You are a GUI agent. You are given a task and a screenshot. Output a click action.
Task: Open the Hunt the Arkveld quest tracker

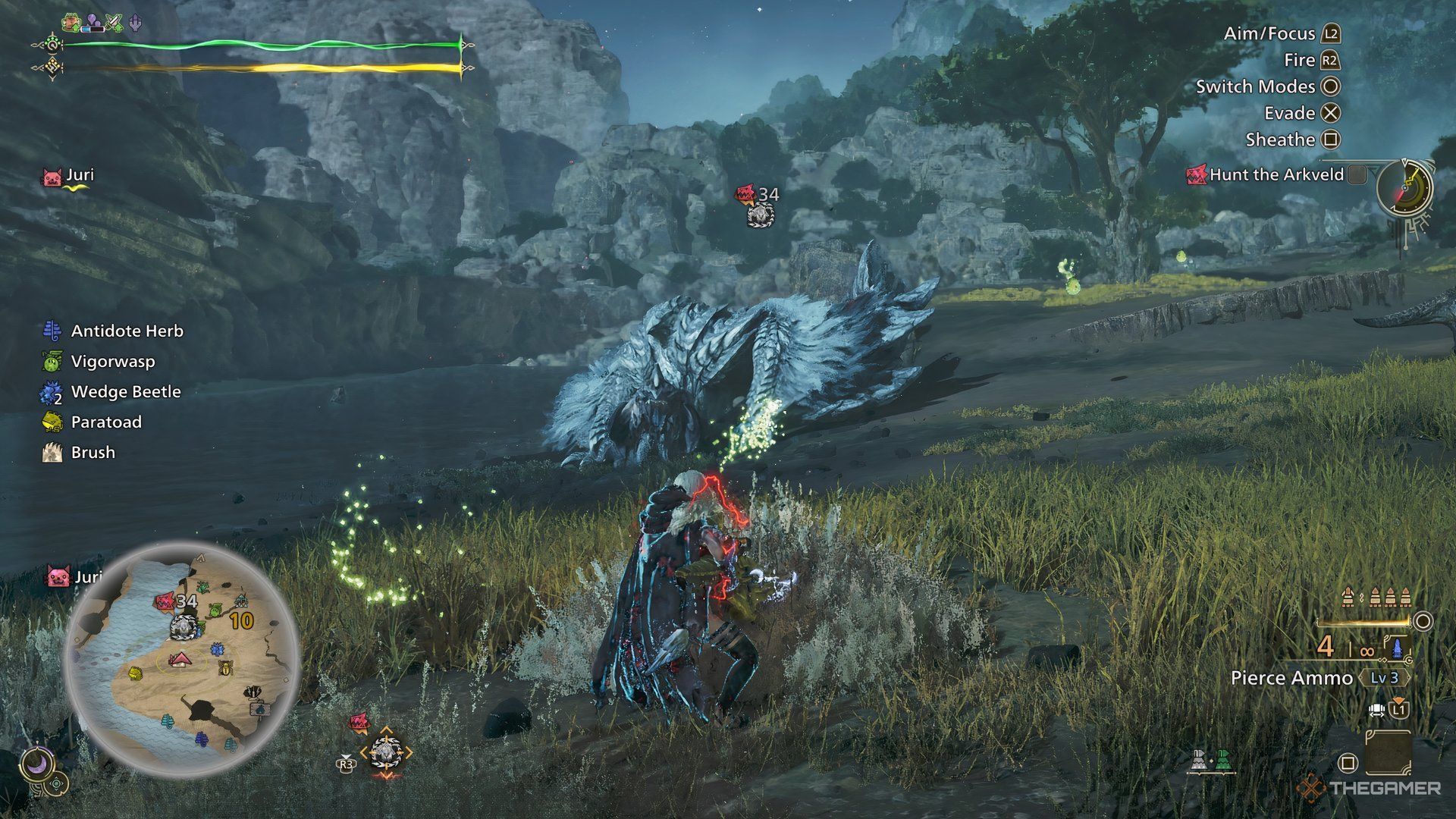tap(1276, 174)
